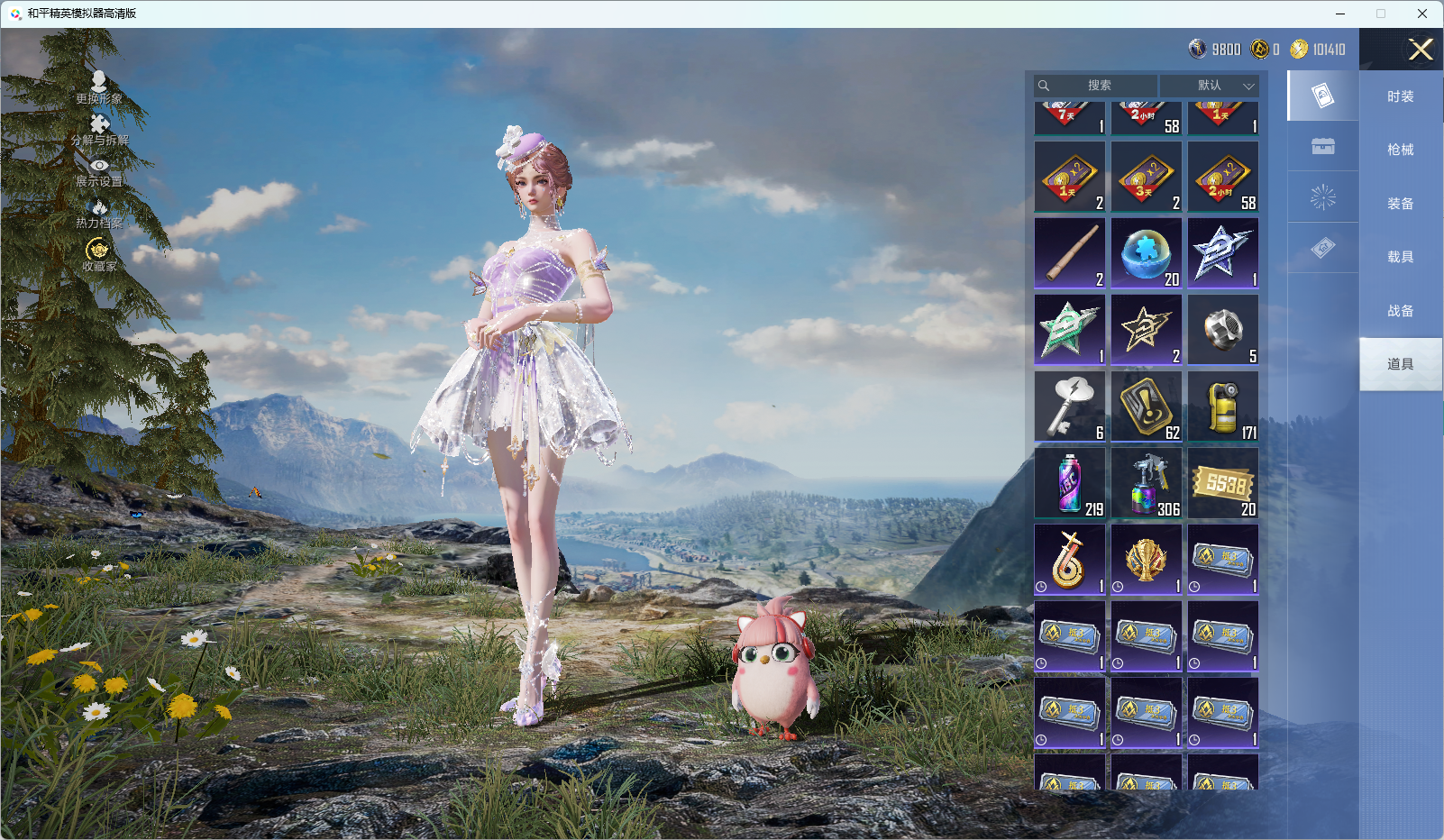The width and height of the screenshot is (1444, 840).
Task: Minimize the emulator window
Action: tap(1340, 14)
